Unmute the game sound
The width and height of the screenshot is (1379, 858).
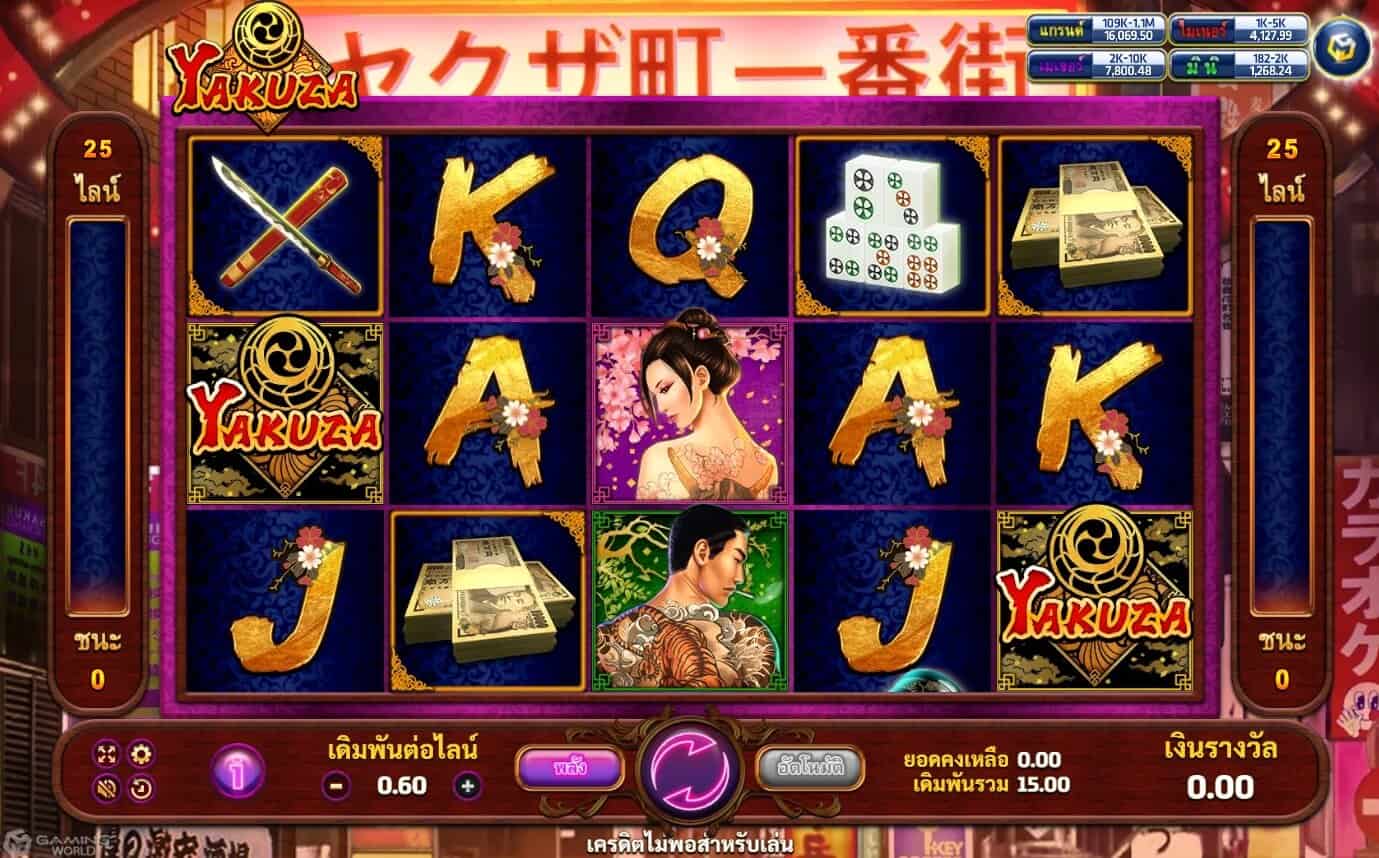(105, 787)
